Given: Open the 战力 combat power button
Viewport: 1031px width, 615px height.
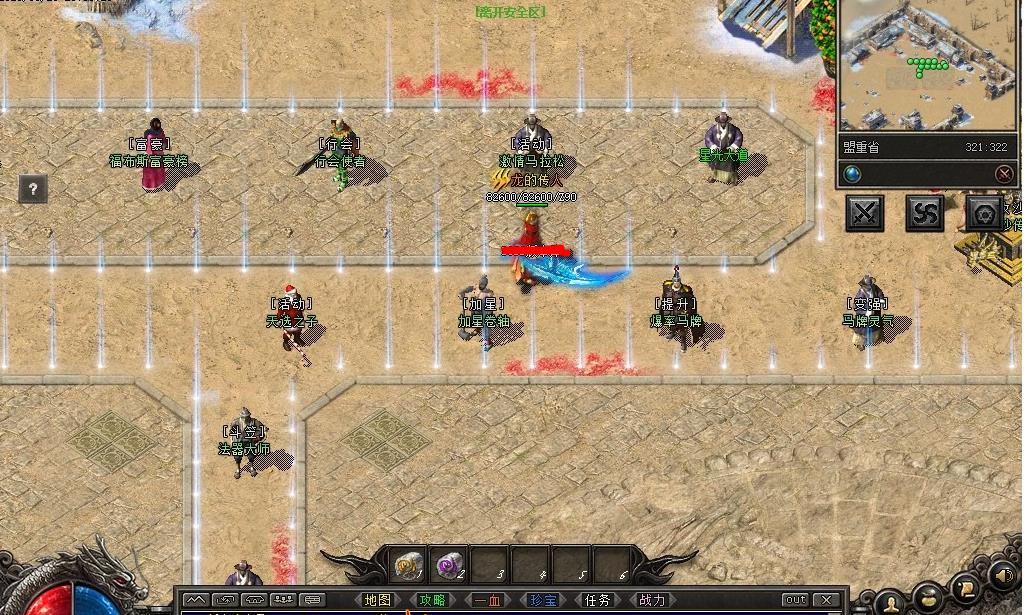Looking at the screenshot, I should (652, 600).
